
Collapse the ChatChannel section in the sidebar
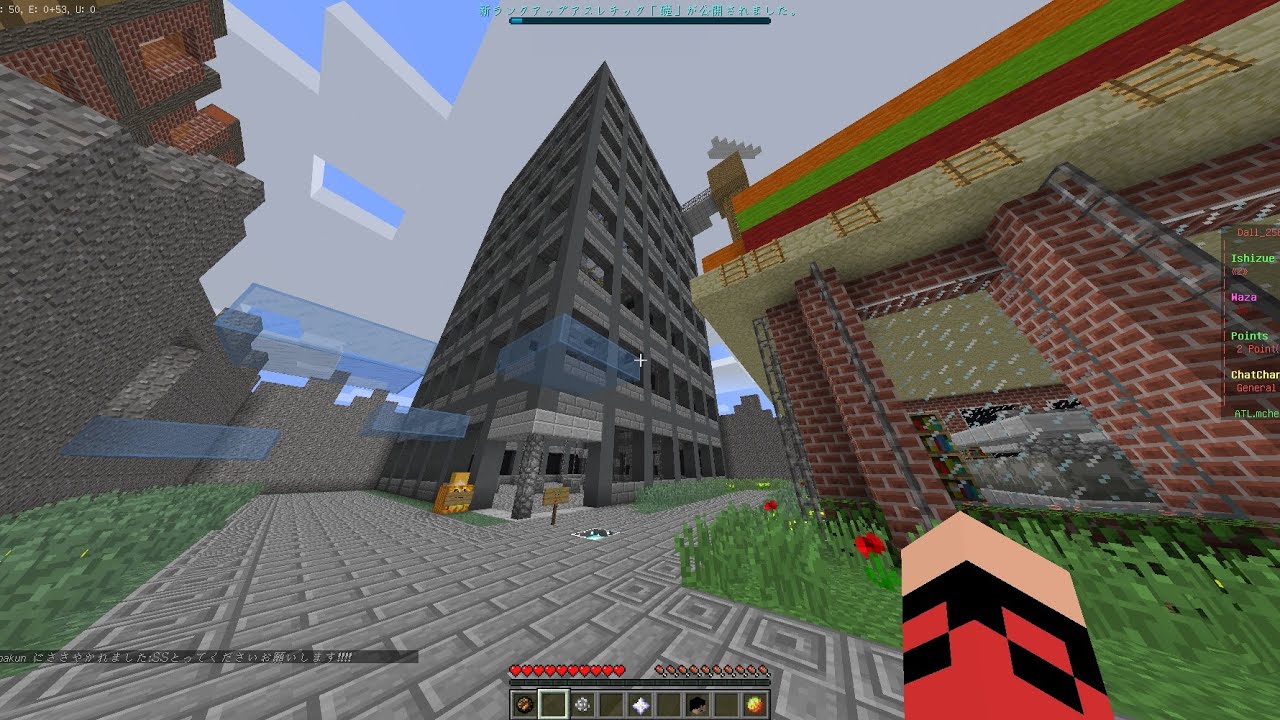[1253, 373]
